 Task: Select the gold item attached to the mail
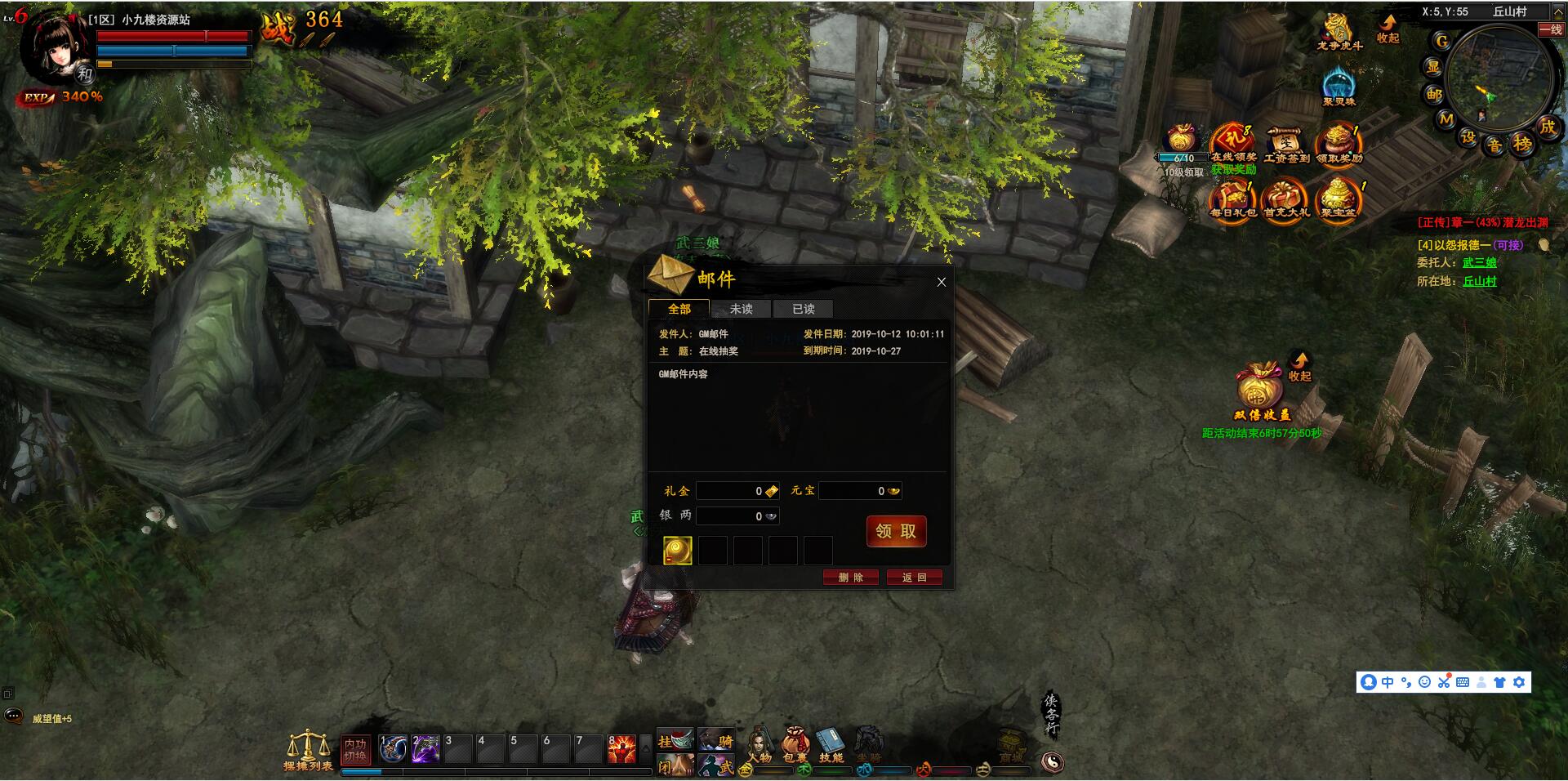(677, 551)
